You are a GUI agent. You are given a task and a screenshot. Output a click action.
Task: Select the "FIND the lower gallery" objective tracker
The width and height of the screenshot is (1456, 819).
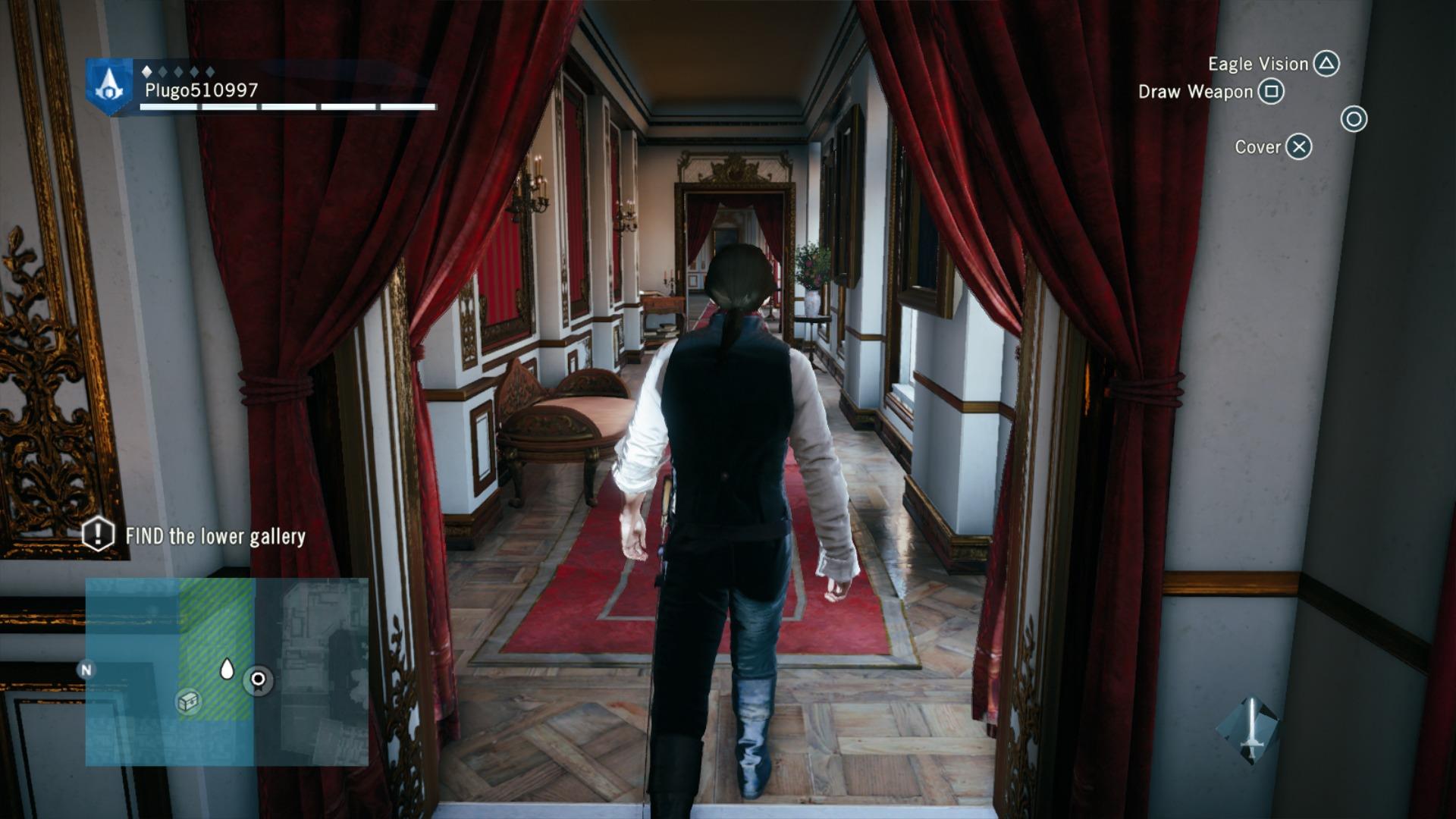[194, 536]
